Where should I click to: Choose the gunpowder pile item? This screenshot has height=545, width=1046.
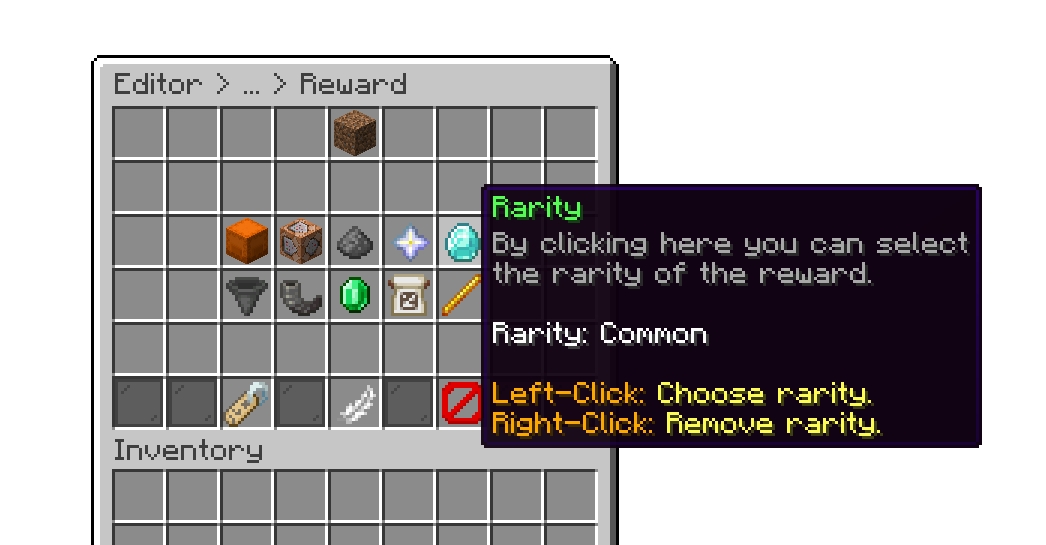tap(354, 241)
